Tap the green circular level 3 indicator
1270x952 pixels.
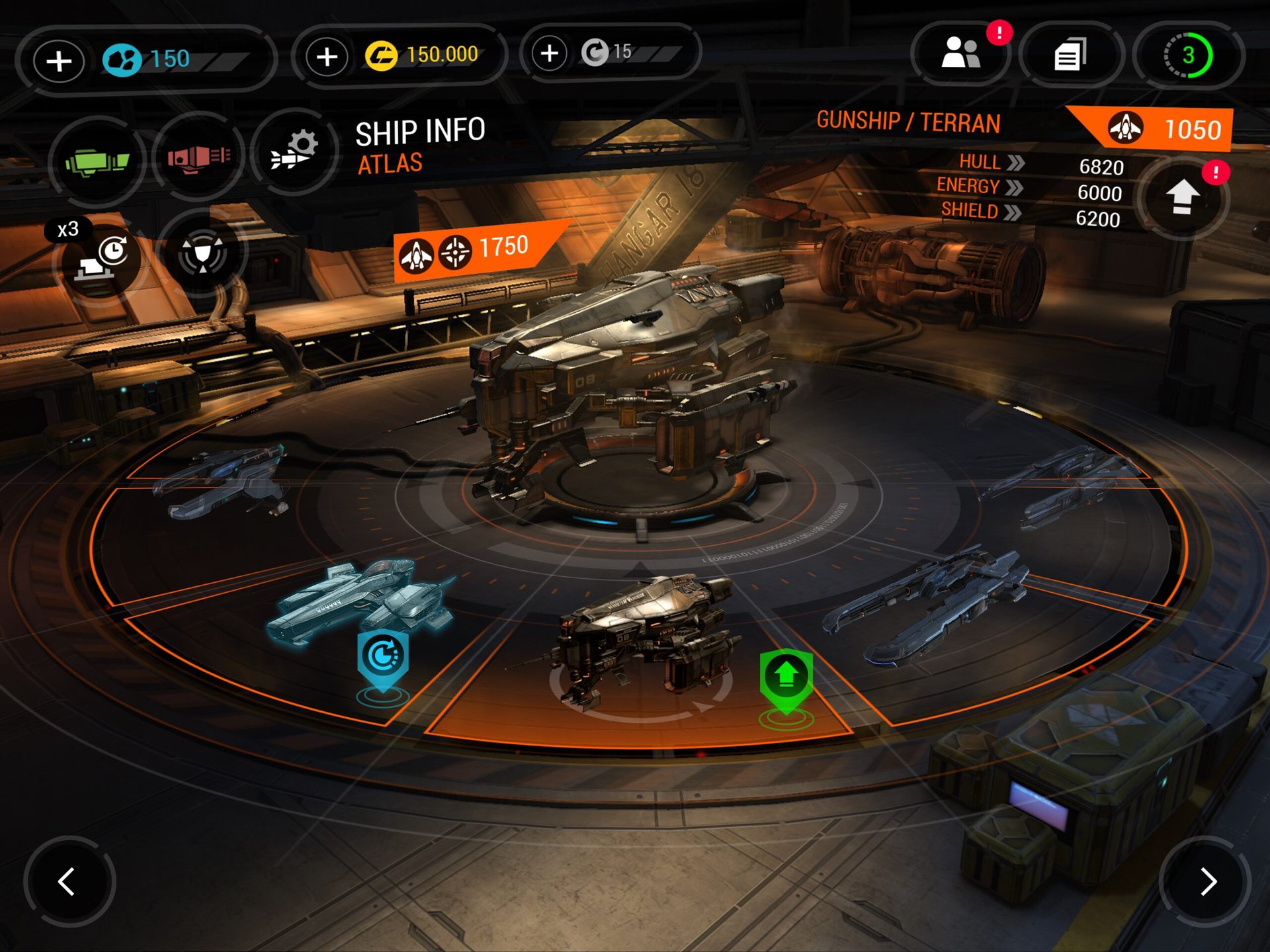click(1188, 56)
